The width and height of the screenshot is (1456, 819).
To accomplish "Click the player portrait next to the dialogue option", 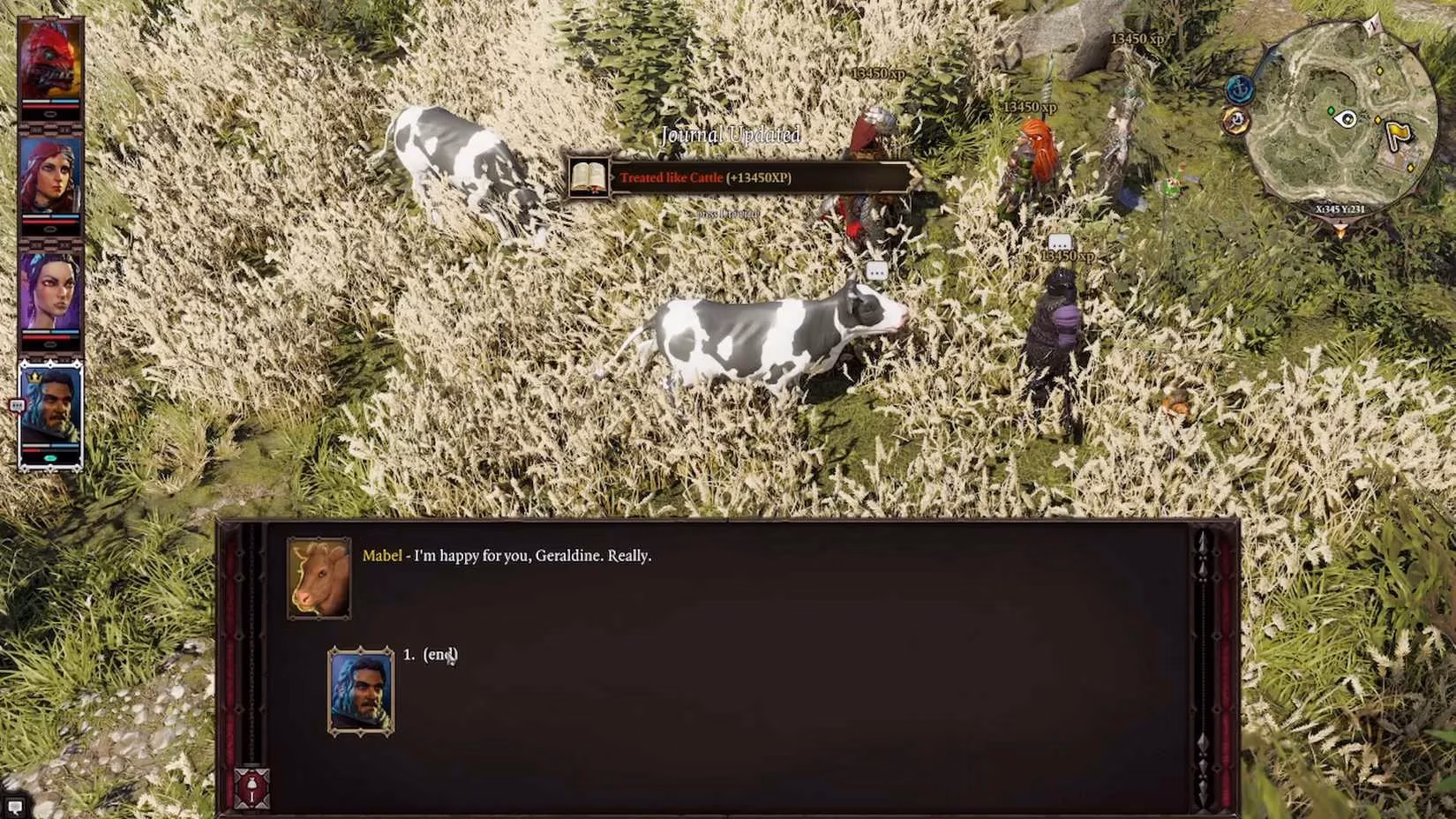I will tap(362, 690).
